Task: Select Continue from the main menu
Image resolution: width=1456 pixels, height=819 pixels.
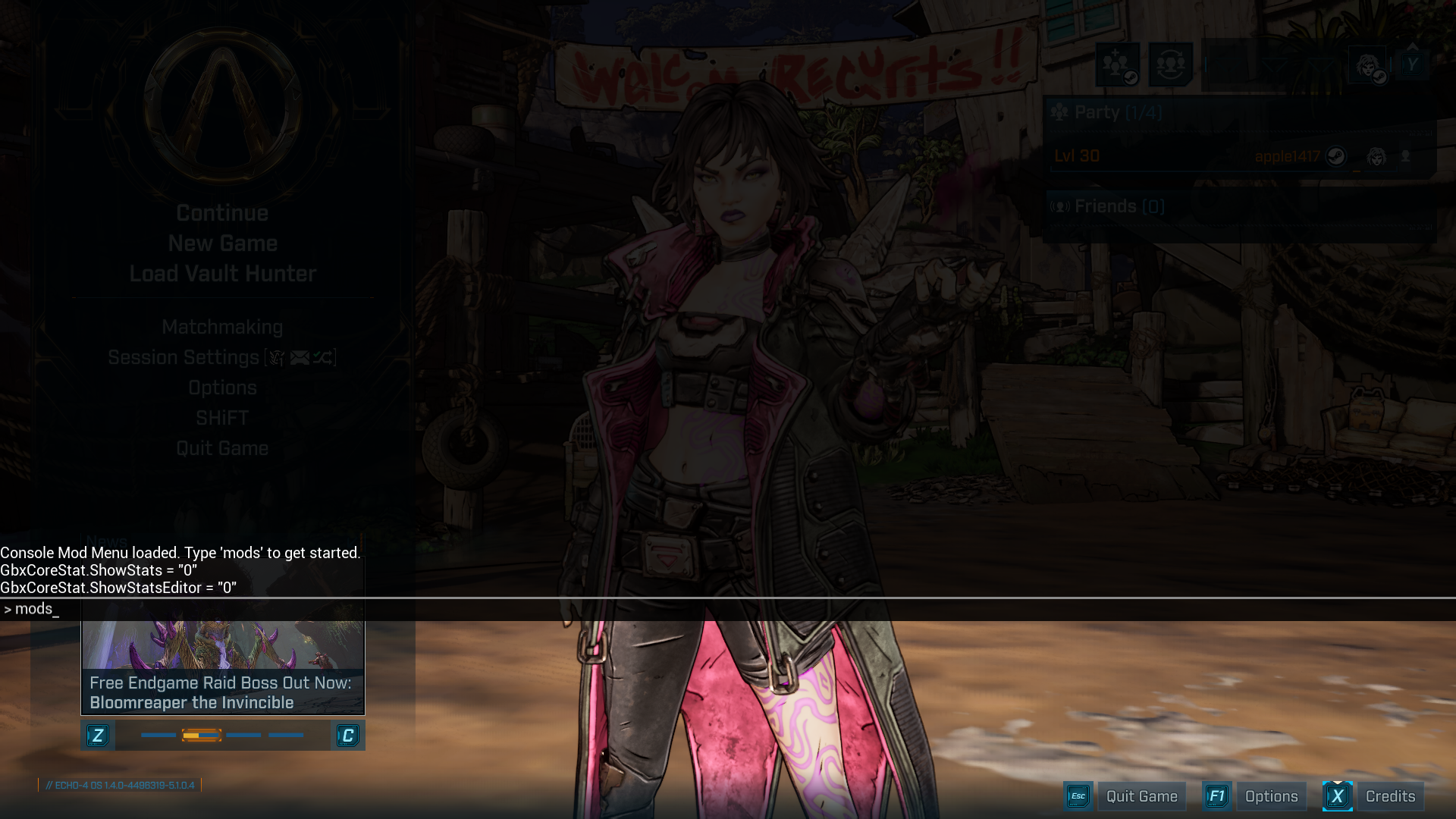Action: coord(221,213)
